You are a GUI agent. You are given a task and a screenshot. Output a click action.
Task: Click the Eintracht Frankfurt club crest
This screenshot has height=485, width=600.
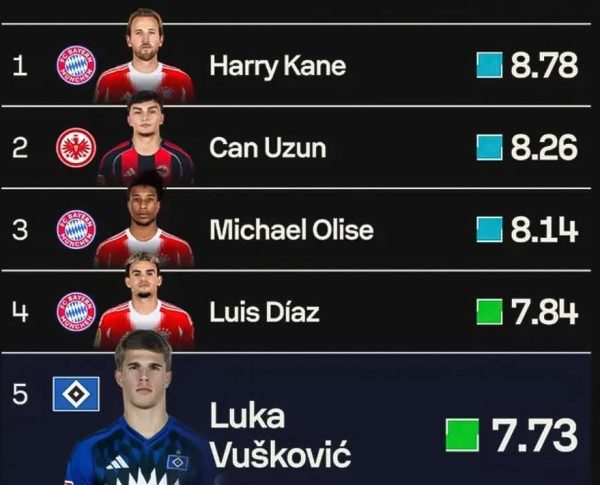pyautogui.click(x=76, y=147)
